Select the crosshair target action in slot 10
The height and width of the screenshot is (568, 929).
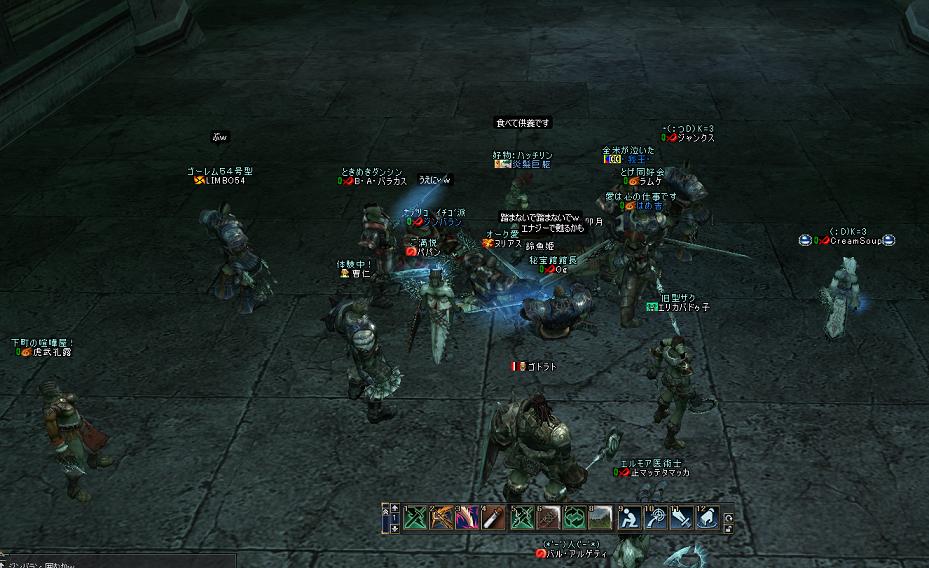click(655, 518)
